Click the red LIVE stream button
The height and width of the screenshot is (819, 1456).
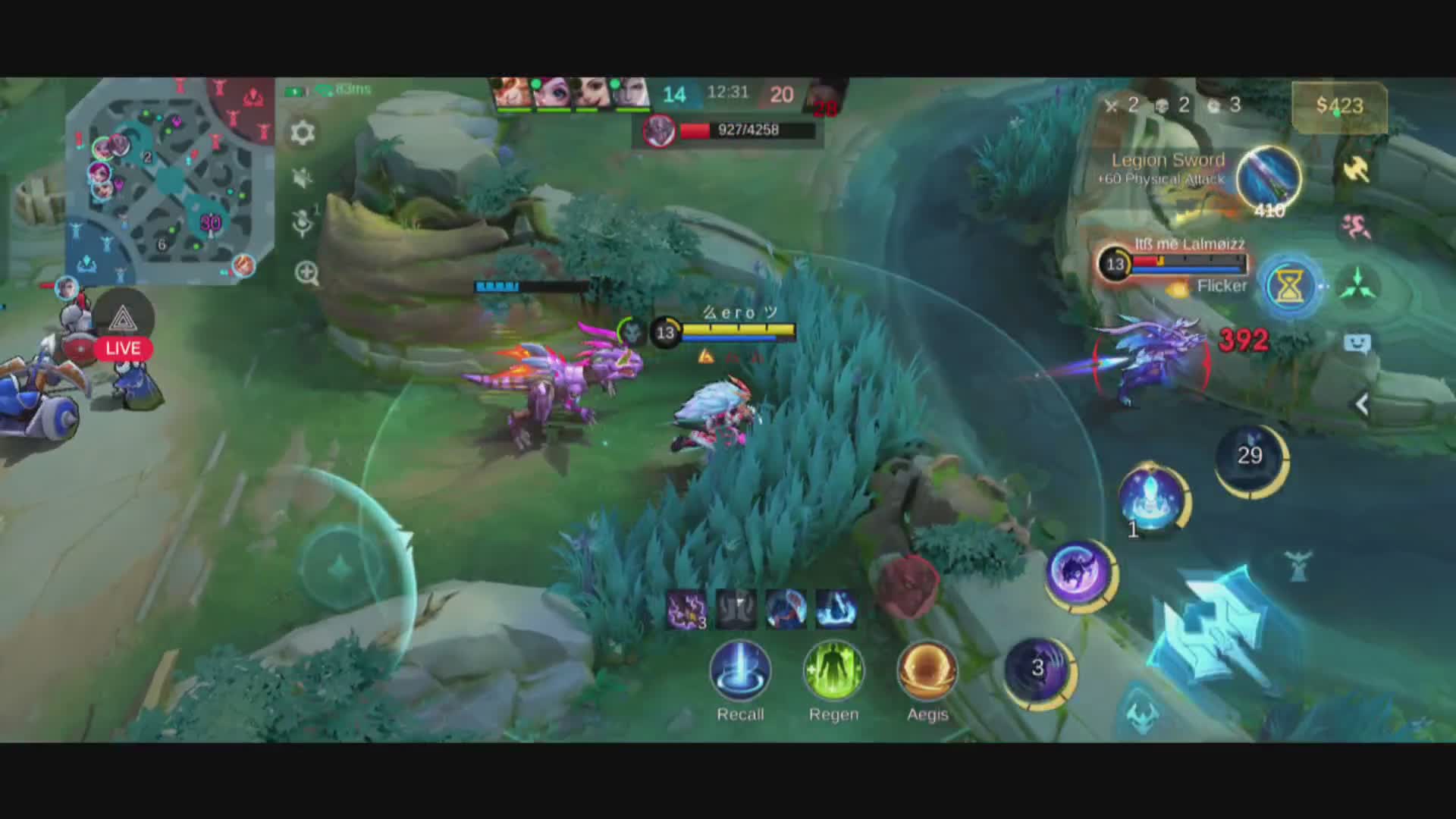[x=123, y=348]
